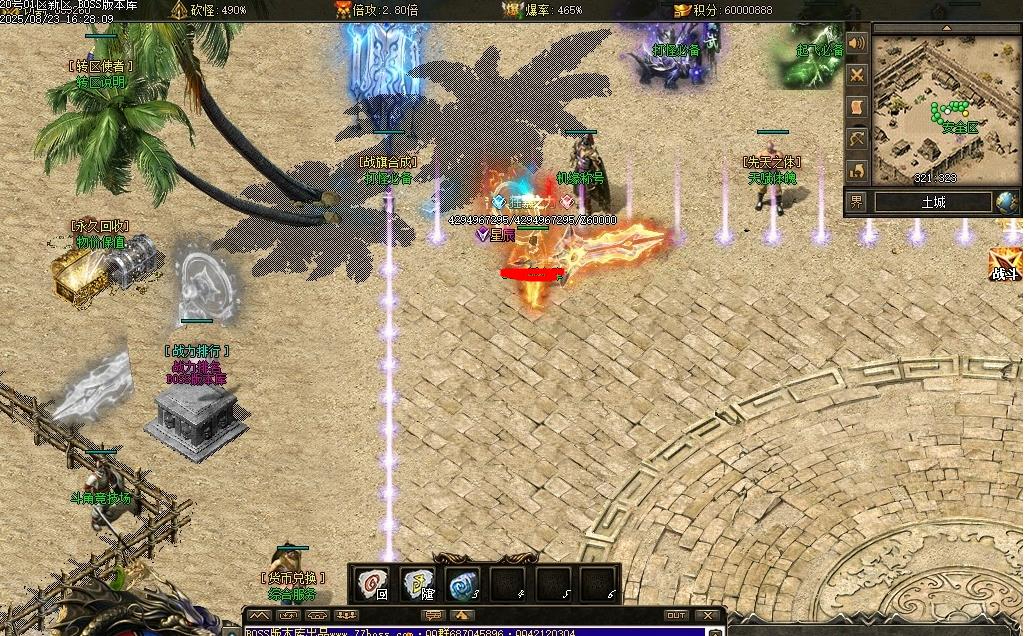Click the 界 button beside the map name
1028x636 pixels.
coord(857,202)
